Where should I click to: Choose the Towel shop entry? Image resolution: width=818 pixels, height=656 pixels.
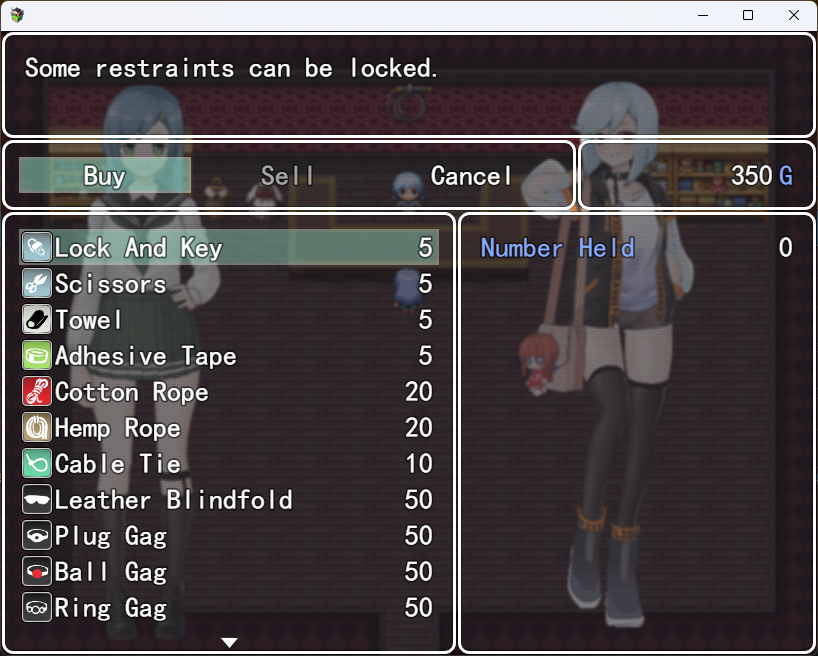(229, 320)
